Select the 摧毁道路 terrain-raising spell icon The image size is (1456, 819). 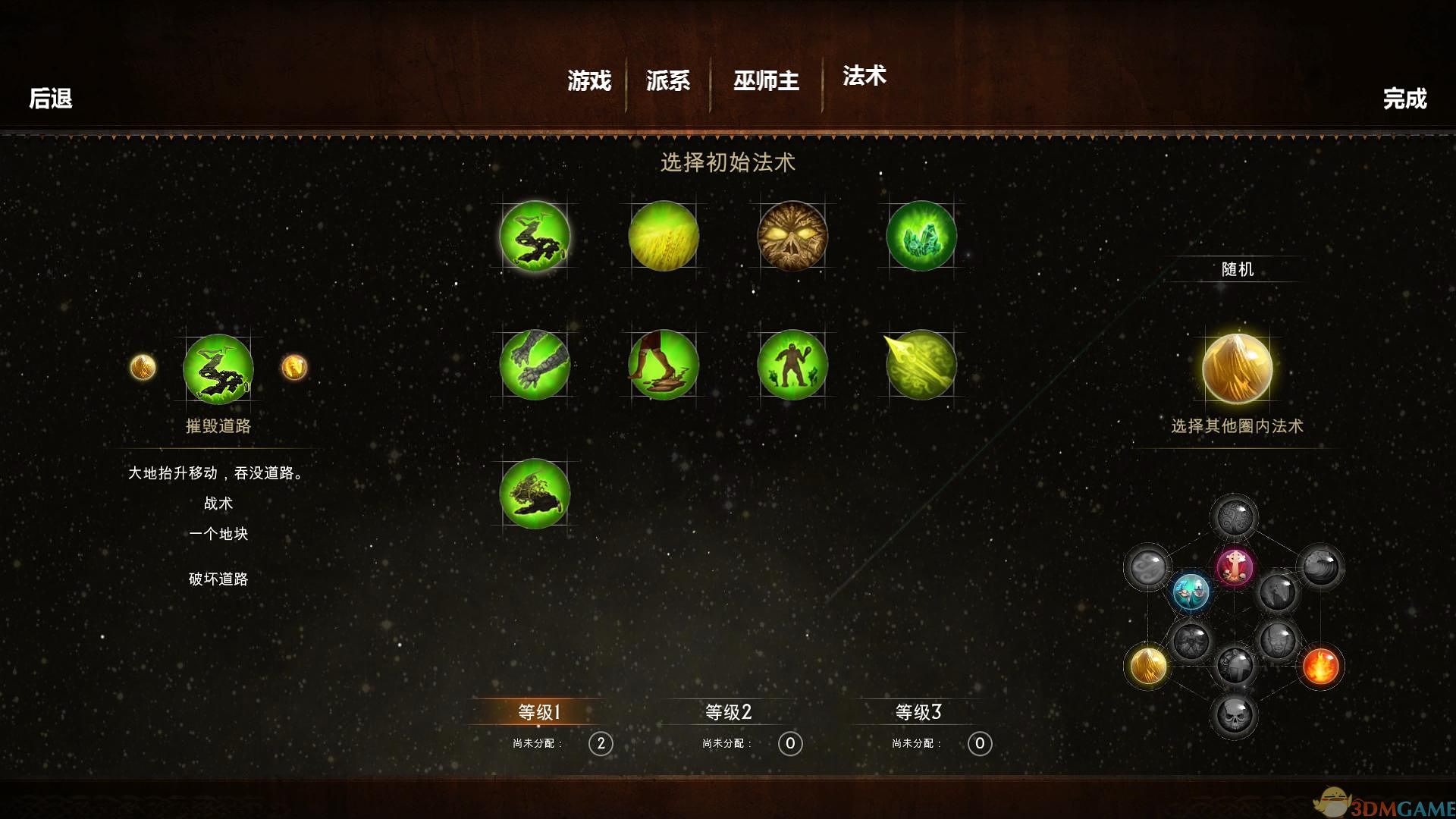click(535, 237)
